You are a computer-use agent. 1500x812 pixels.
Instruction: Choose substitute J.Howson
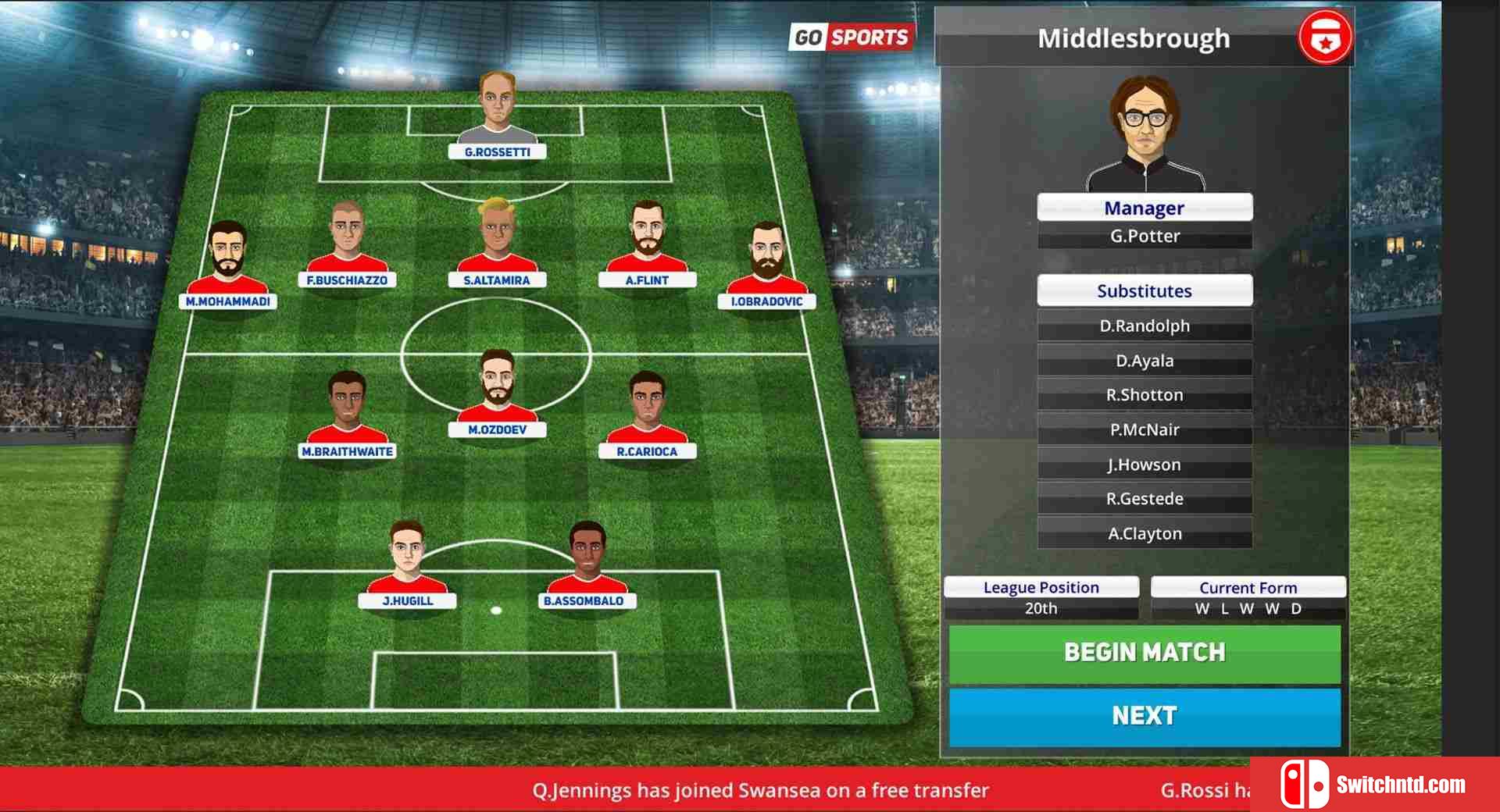(1145, 465)
